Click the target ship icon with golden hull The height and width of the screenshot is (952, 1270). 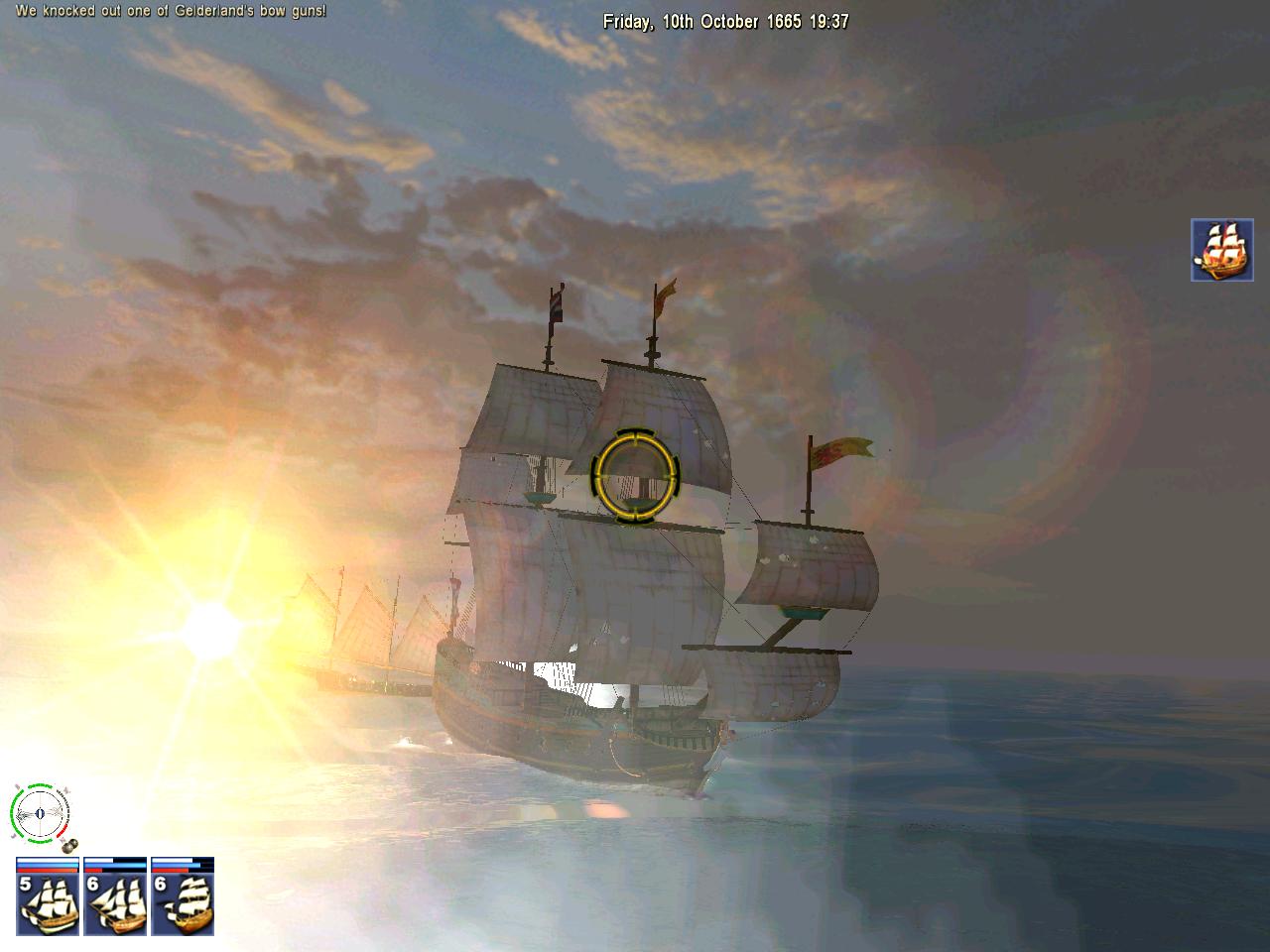(x=1222, y=250)
